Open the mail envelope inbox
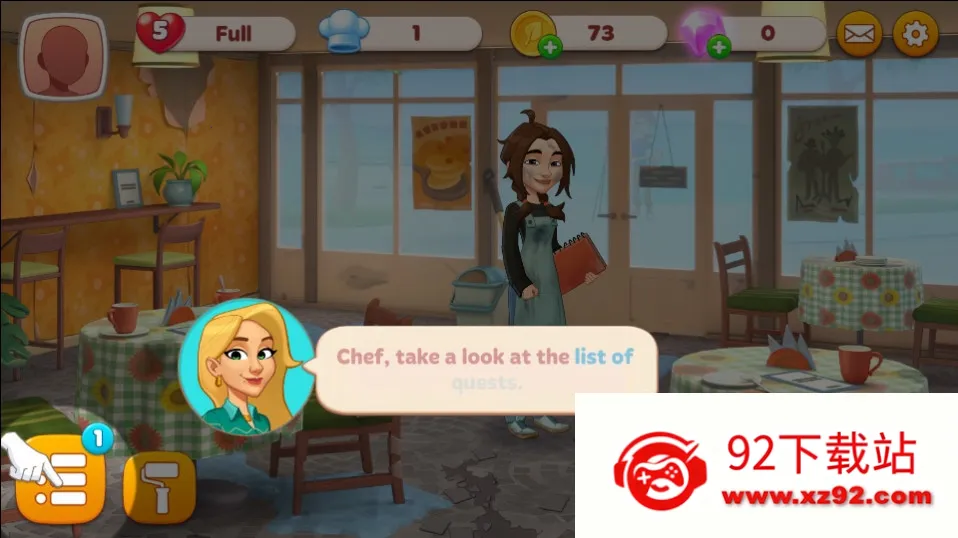Image resolution: width=958 pixels, height=538 pixels. [859, 34]
